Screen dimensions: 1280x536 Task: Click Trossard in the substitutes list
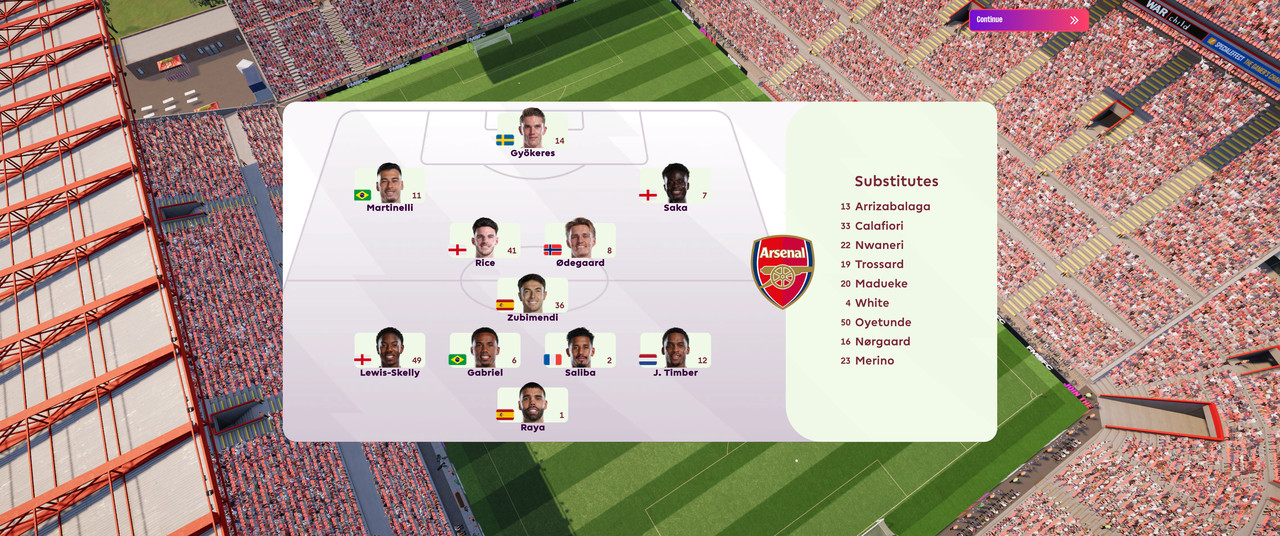coord(879,265)
